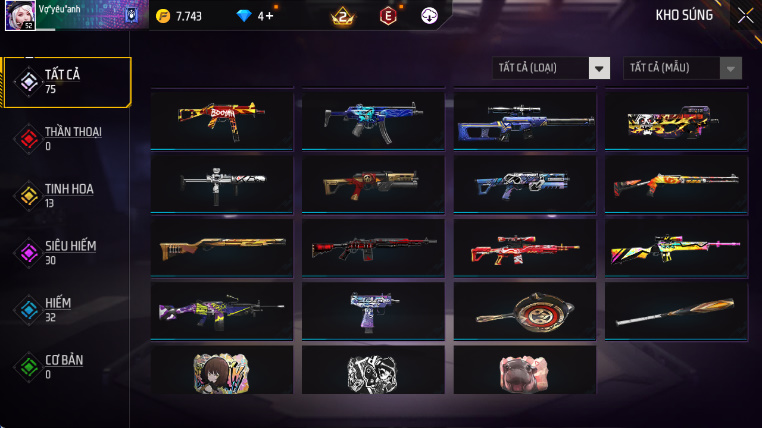Viewport: 762px width, 428px height.
Task: Select the black-and-white graffiti skin tile
Action: [373, 371]
